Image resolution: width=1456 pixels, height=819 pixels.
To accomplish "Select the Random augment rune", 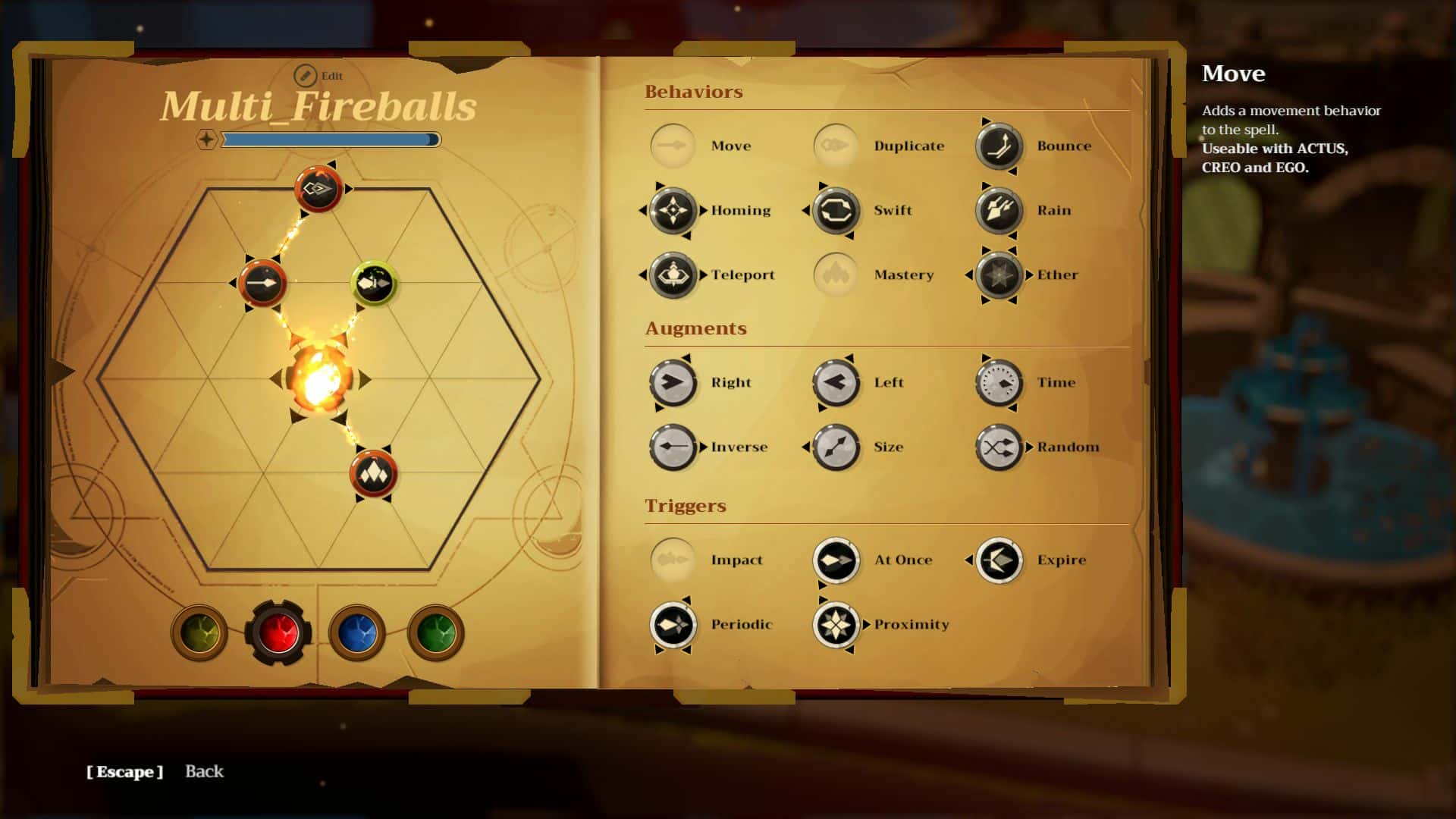I will (x=999, y=447).
